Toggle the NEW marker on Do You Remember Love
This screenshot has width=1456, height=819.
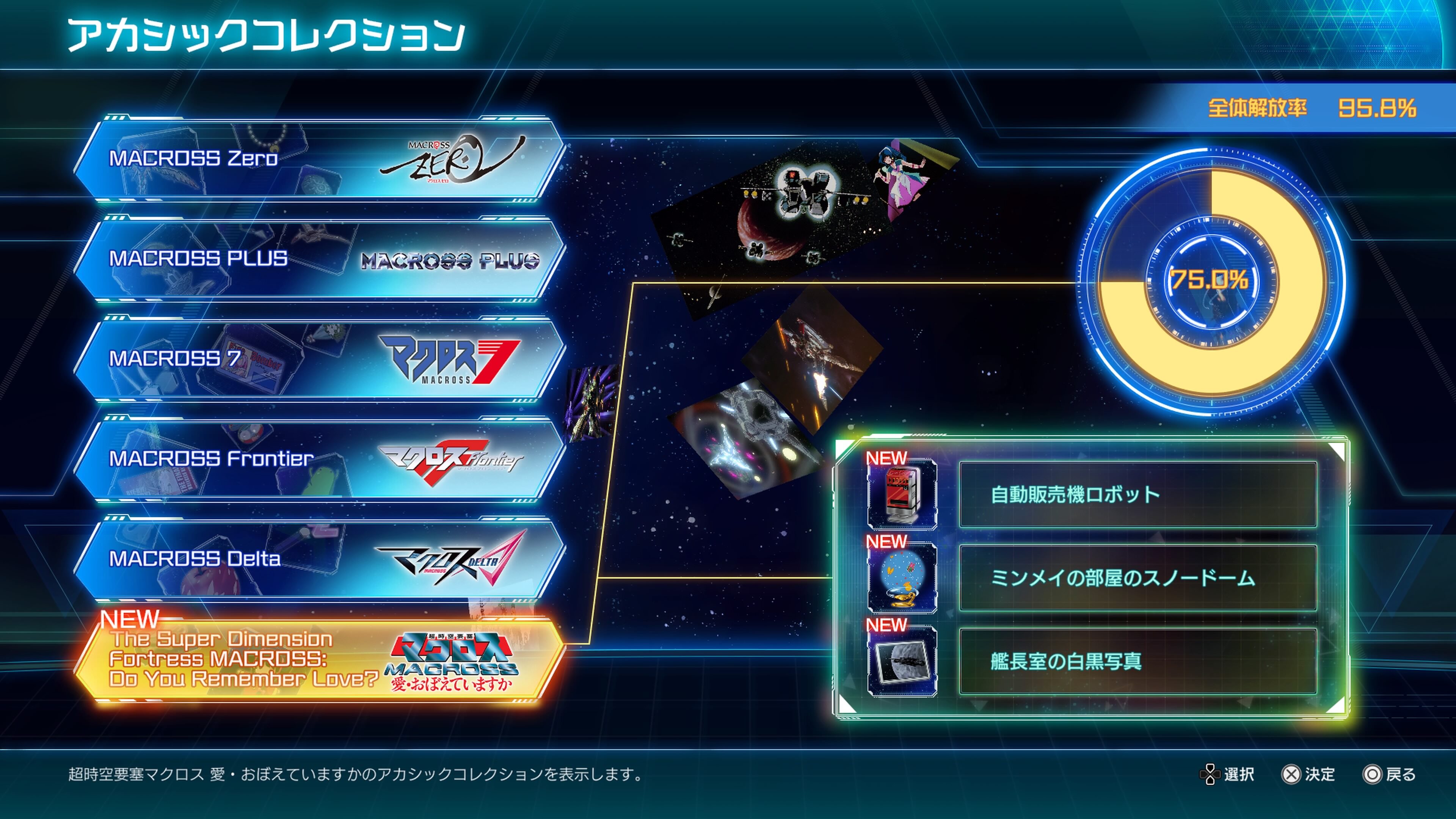click(x=131, y=619)
